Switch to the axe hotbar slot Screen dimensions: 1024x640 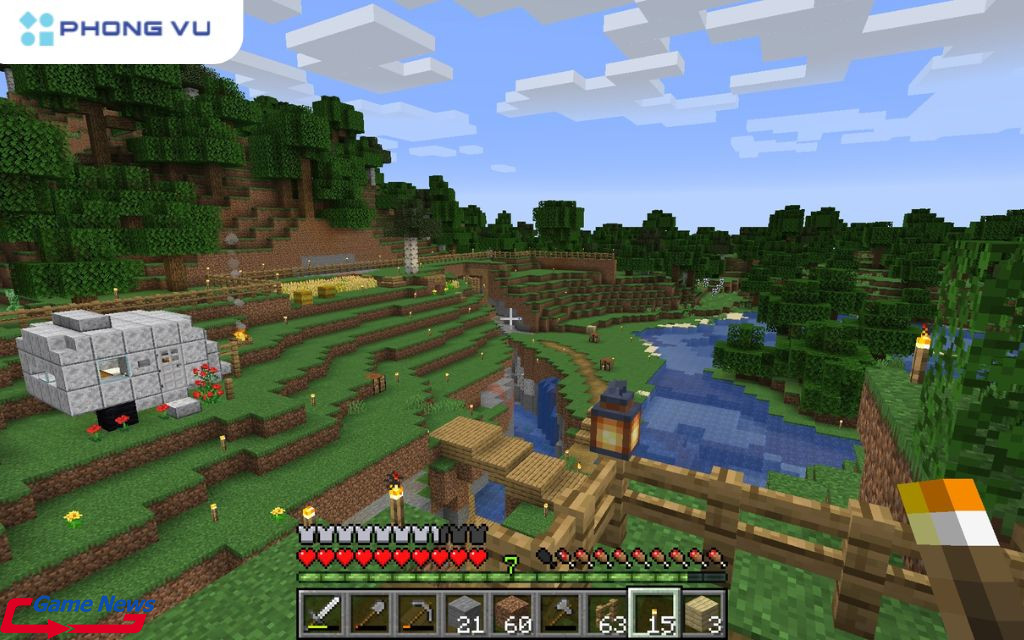pyautogui.click(x=559, y=611)
